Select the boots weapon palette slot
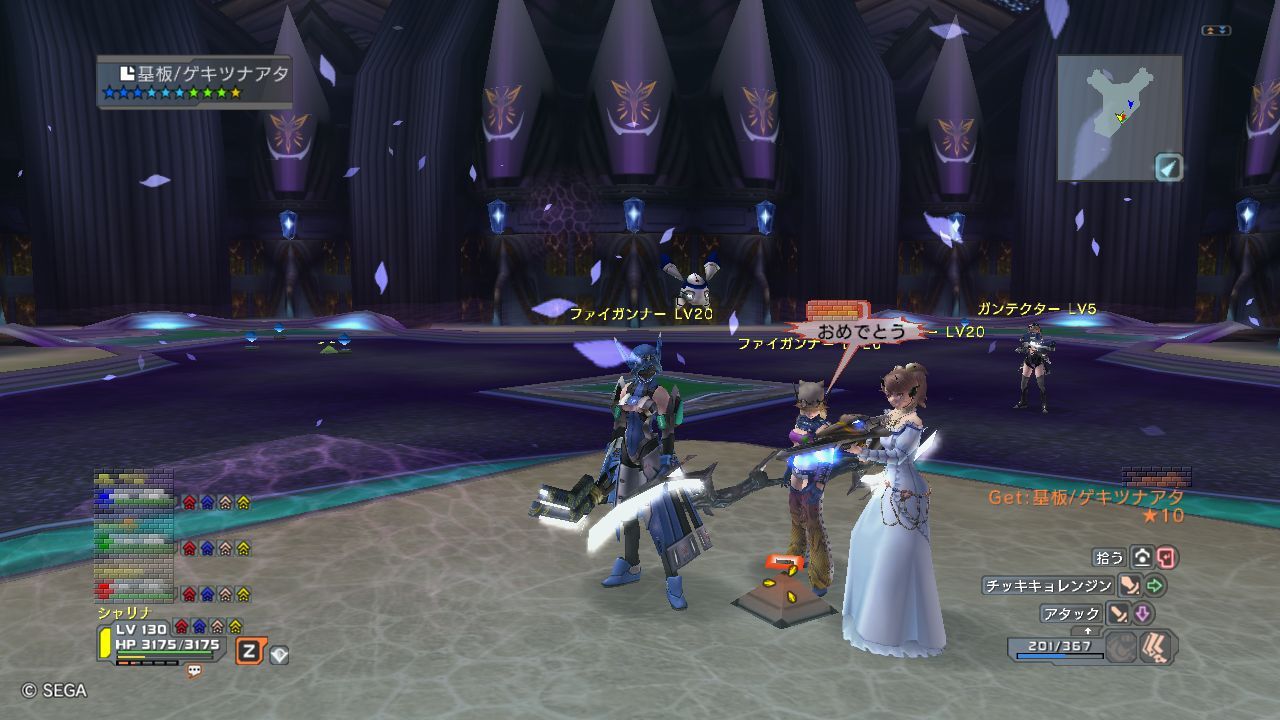The image size is (1280, 720). [1157, 647]
